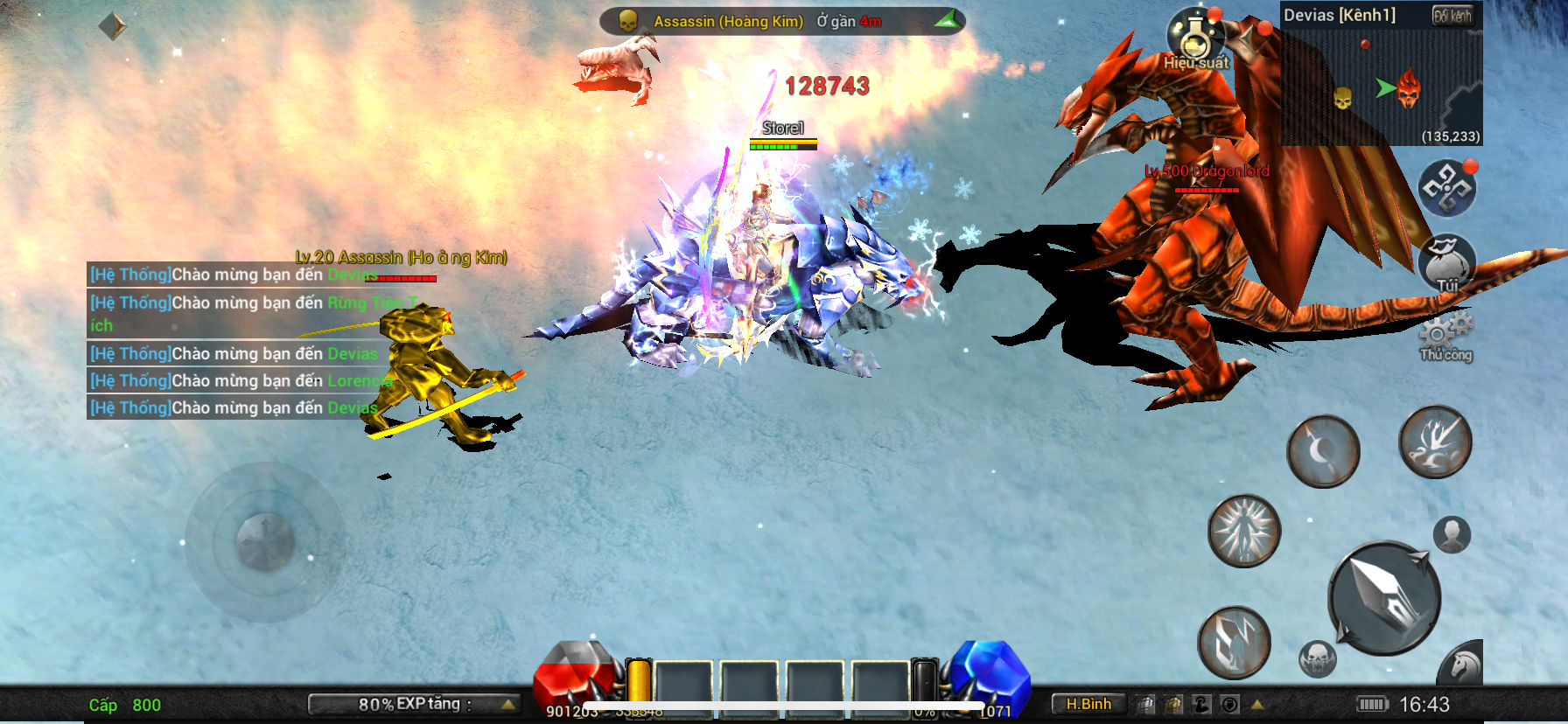Tap the player silhouette target button
This screenshot has height=724, width=1568.
point(1452,534)
